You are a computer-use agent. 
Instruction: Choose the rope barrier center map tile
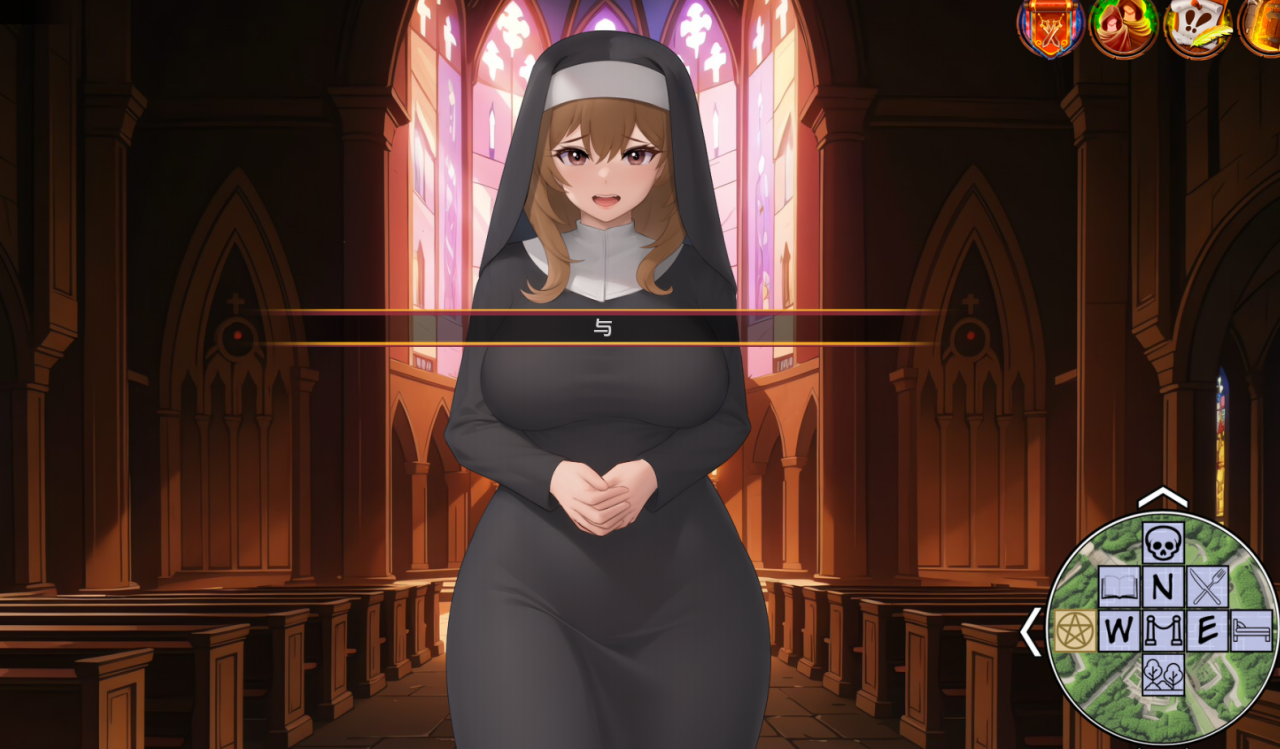coord(1163,631)
